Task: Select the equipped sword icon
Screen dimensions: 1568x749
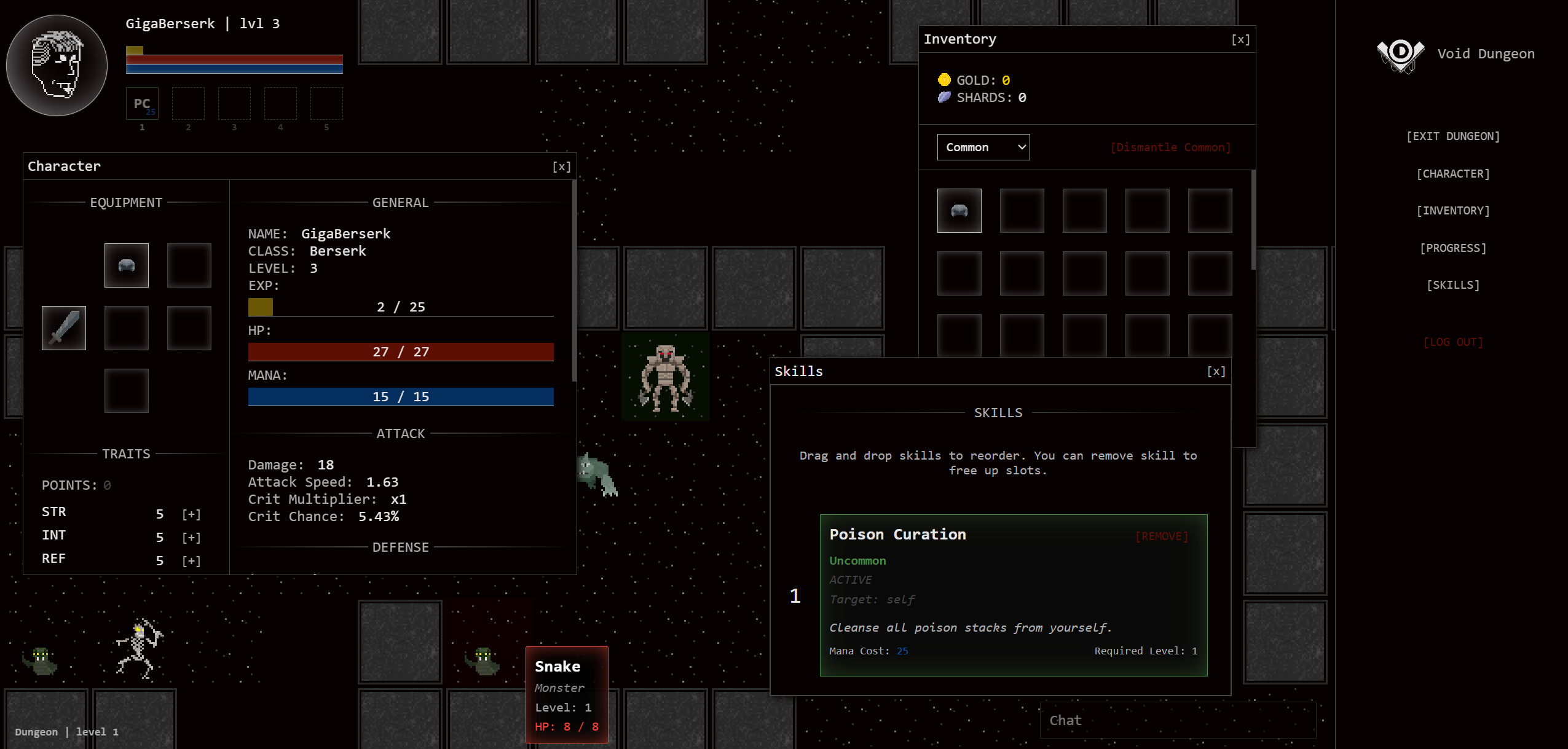Action: 63,328
